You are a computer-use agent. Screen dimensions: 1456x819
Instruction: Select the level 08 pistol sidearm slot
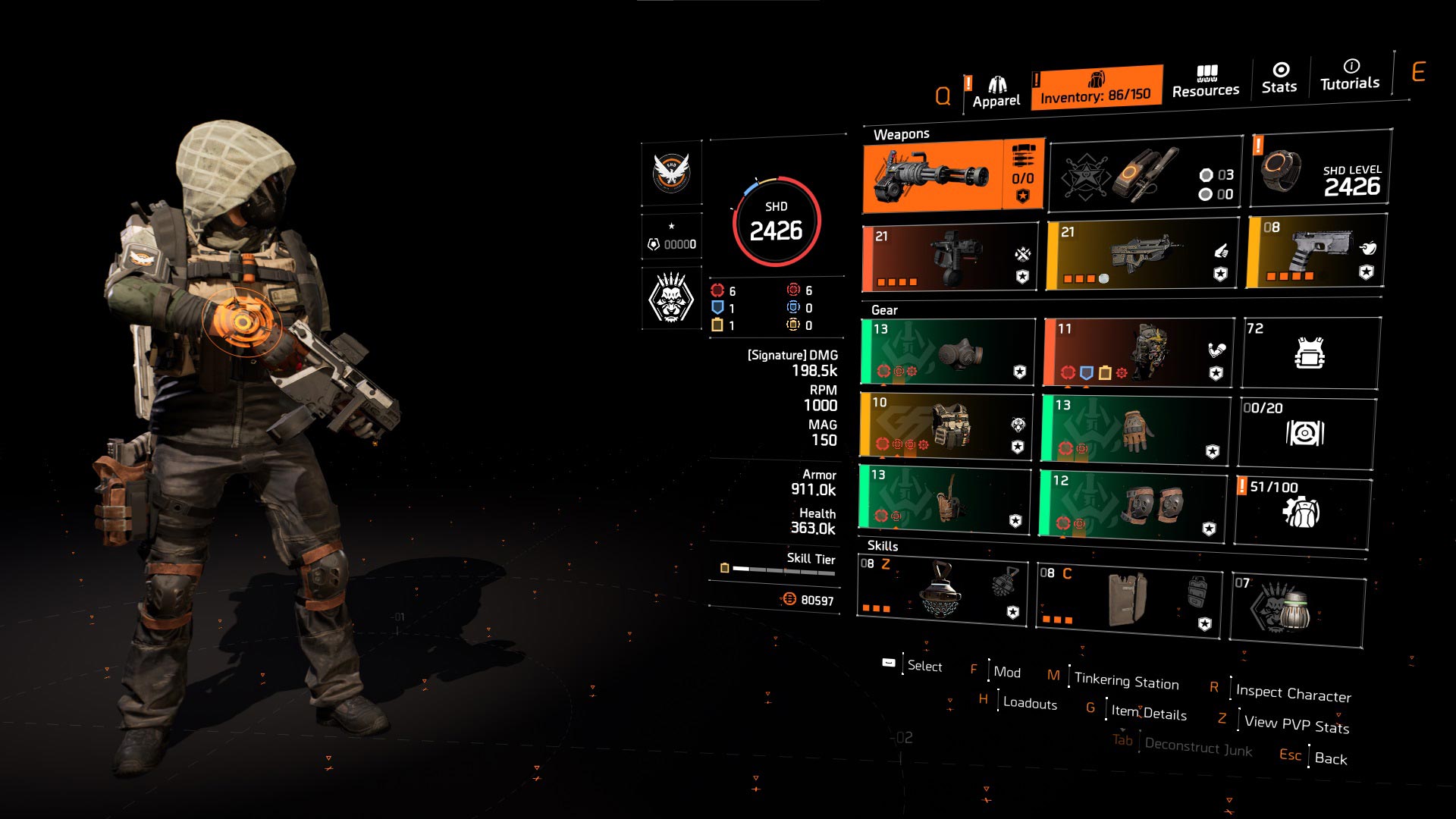(1316, 252)
